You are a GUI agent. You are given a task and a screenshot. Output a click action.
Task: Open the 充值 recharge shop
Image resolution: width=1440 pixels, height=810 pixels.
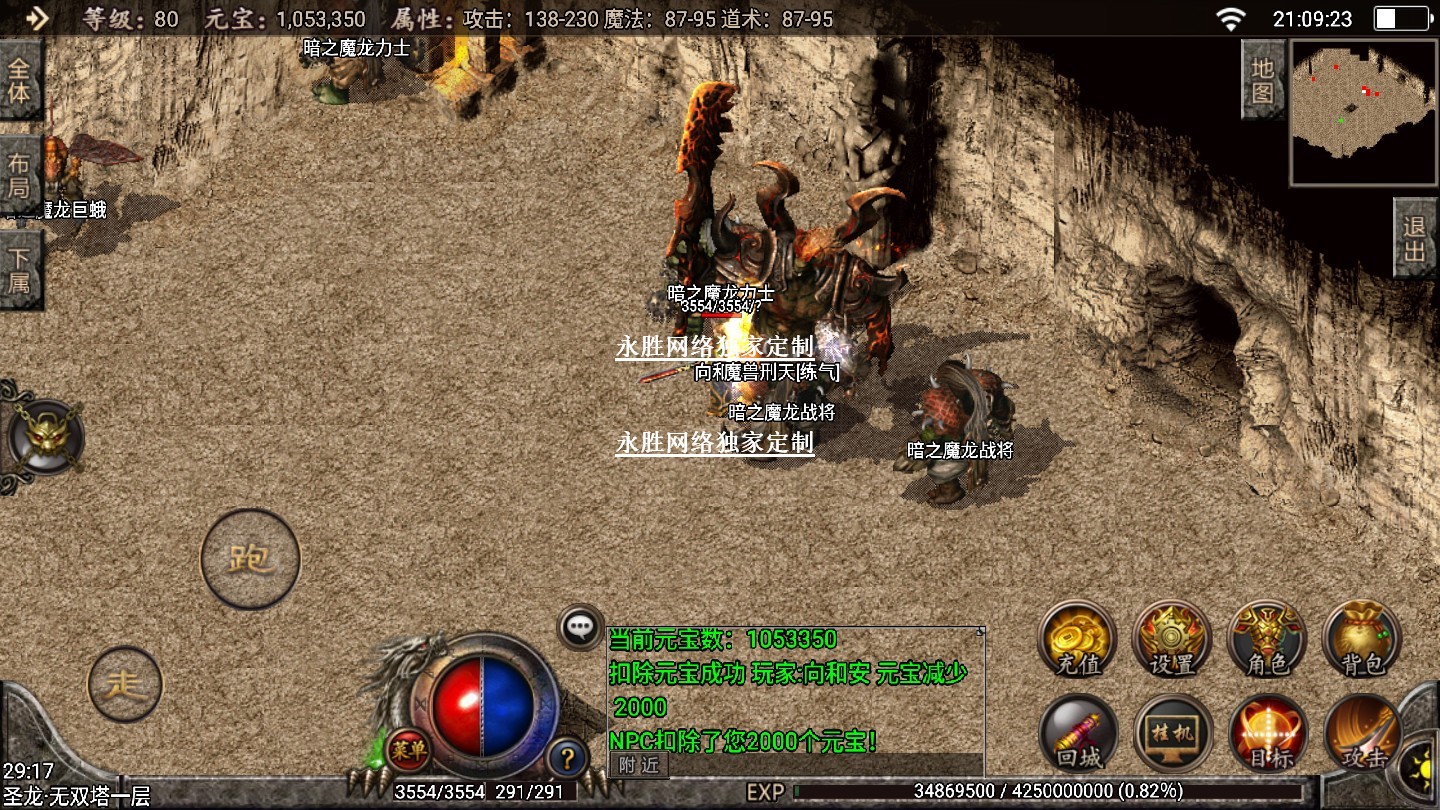click(x=1077, y=639)
